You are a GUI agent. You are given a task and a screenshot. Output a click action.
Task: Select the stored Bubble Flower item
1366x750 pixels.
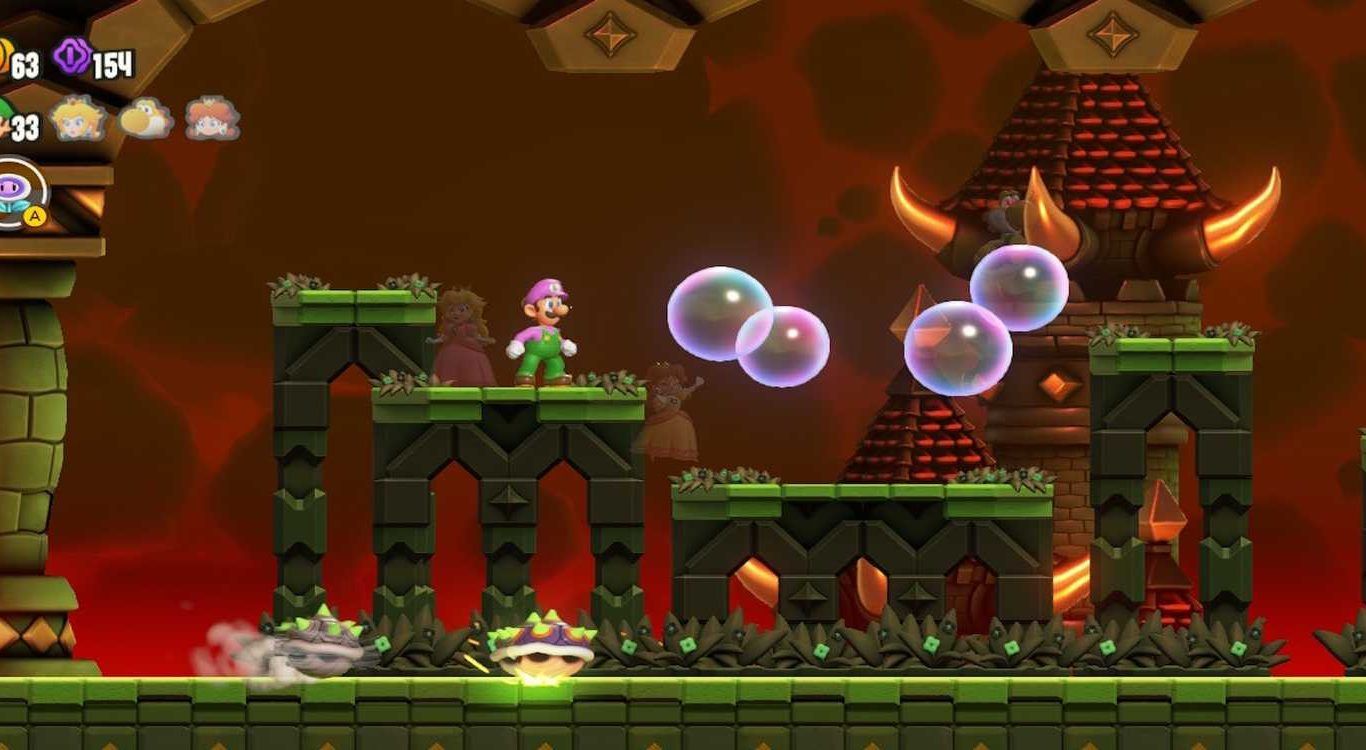click(x=14, y=191)
